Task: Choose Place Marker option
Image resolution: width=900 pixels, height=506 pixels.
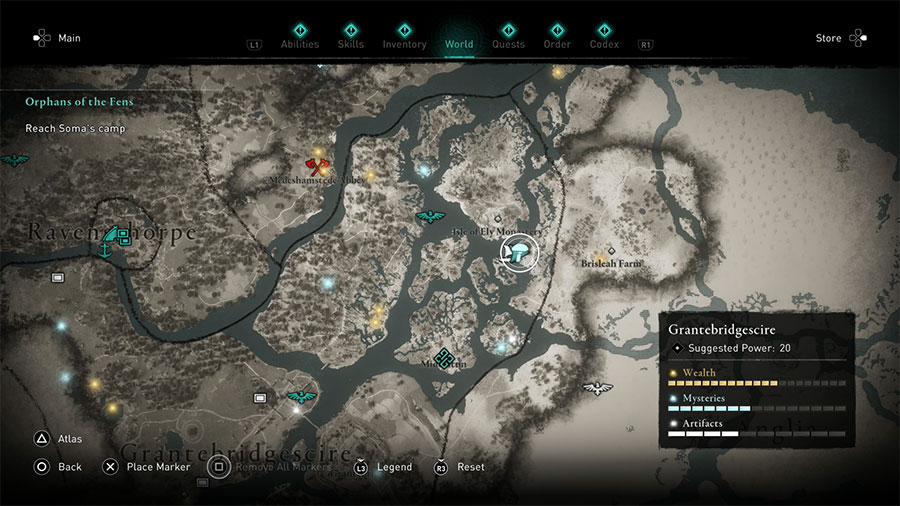Action: point(147,467)
